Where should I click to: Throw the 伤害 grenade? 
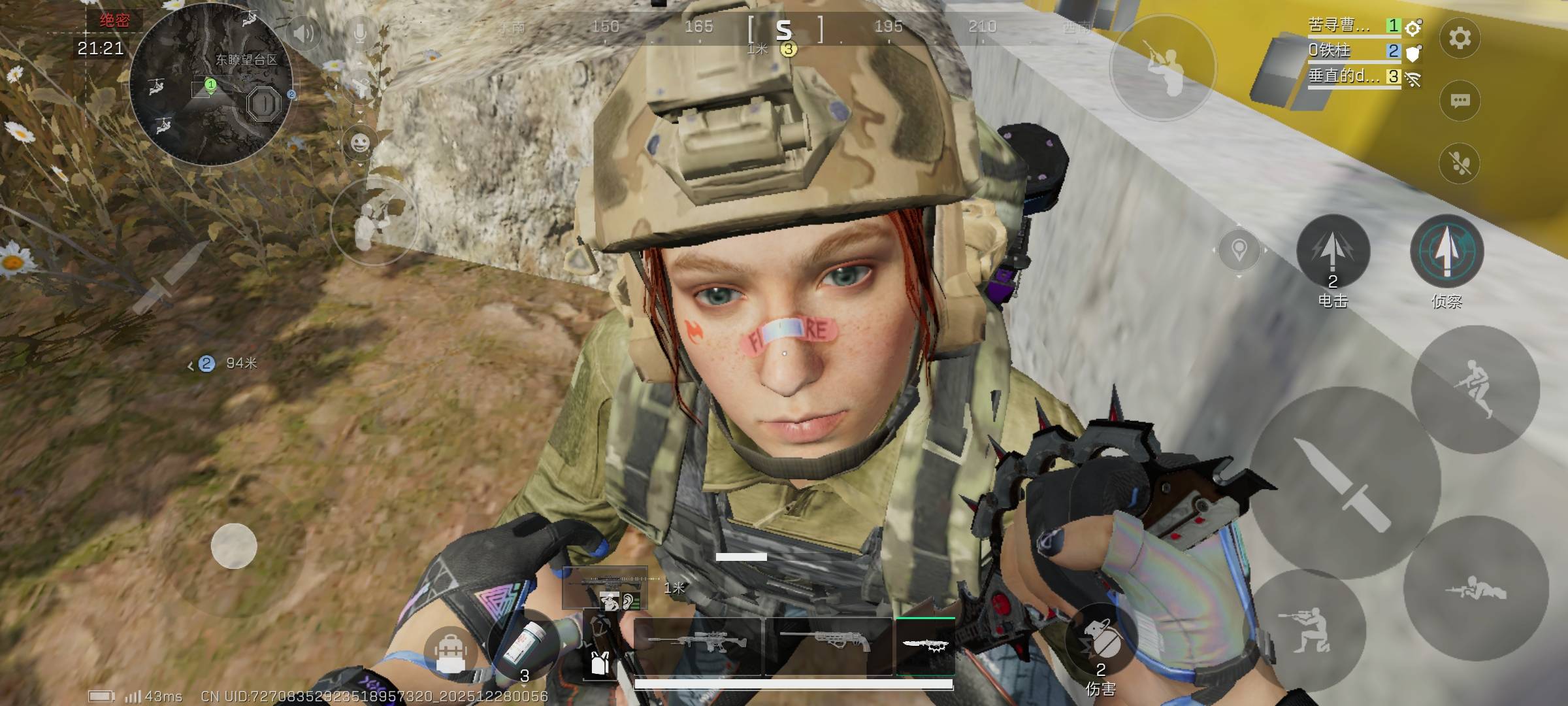1102,641
